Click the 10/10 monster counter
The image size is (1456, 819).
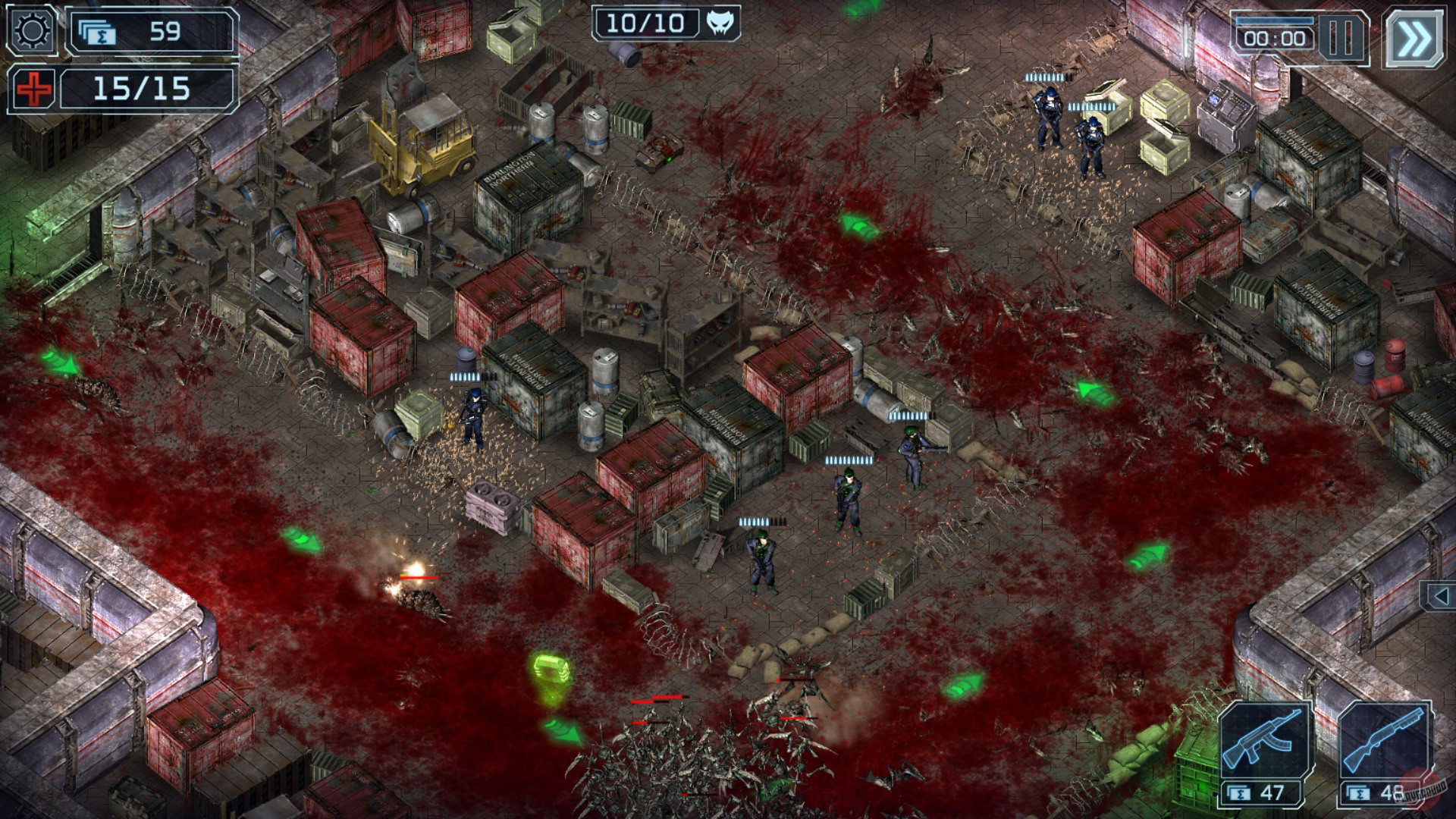click(646, 23)
